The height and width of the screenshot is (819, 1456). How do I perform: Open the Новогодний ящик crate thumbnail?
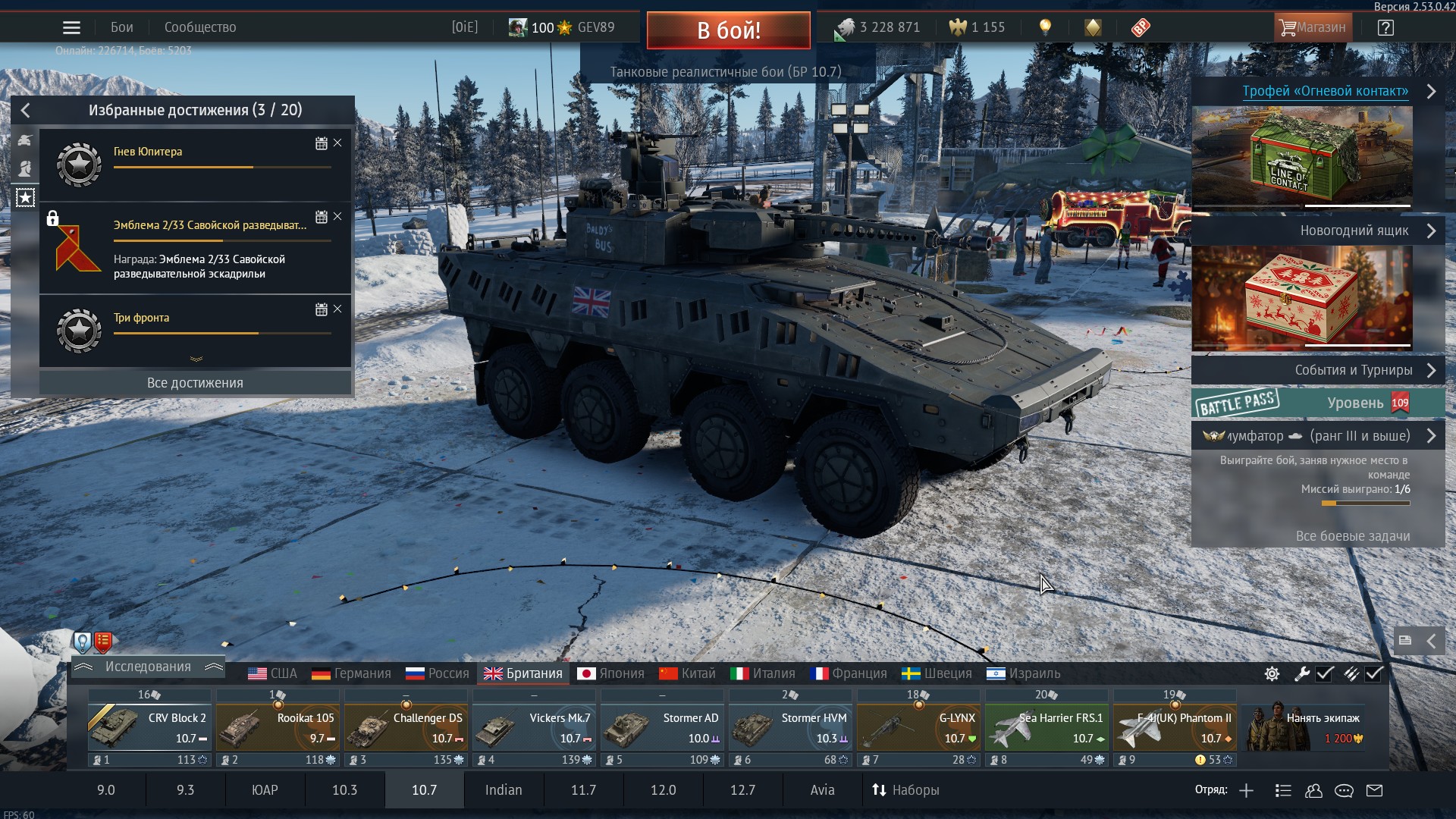(x=1302, y=297)
